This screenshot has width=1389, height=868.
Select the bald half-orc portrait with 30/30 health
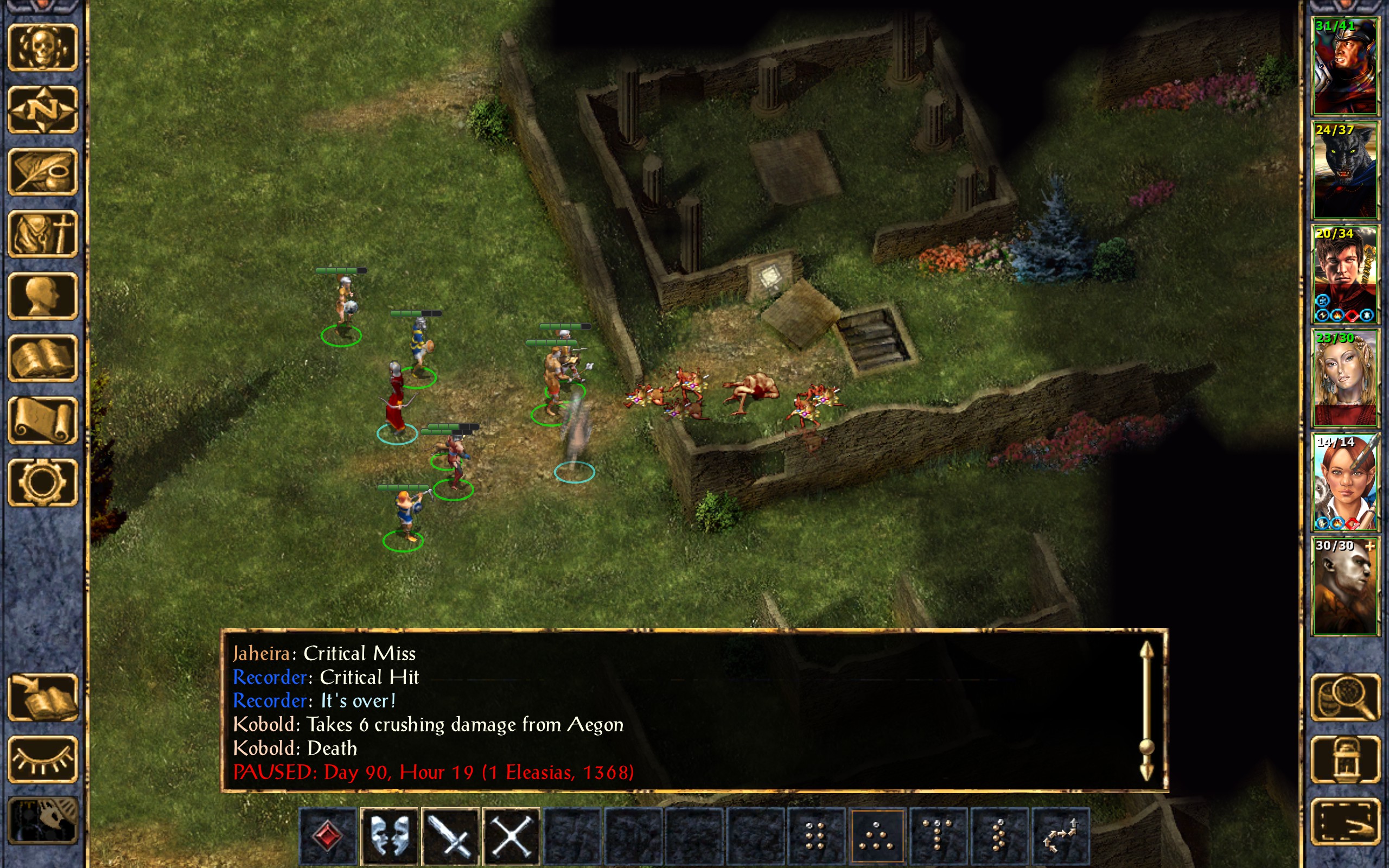click(1345, 585)
